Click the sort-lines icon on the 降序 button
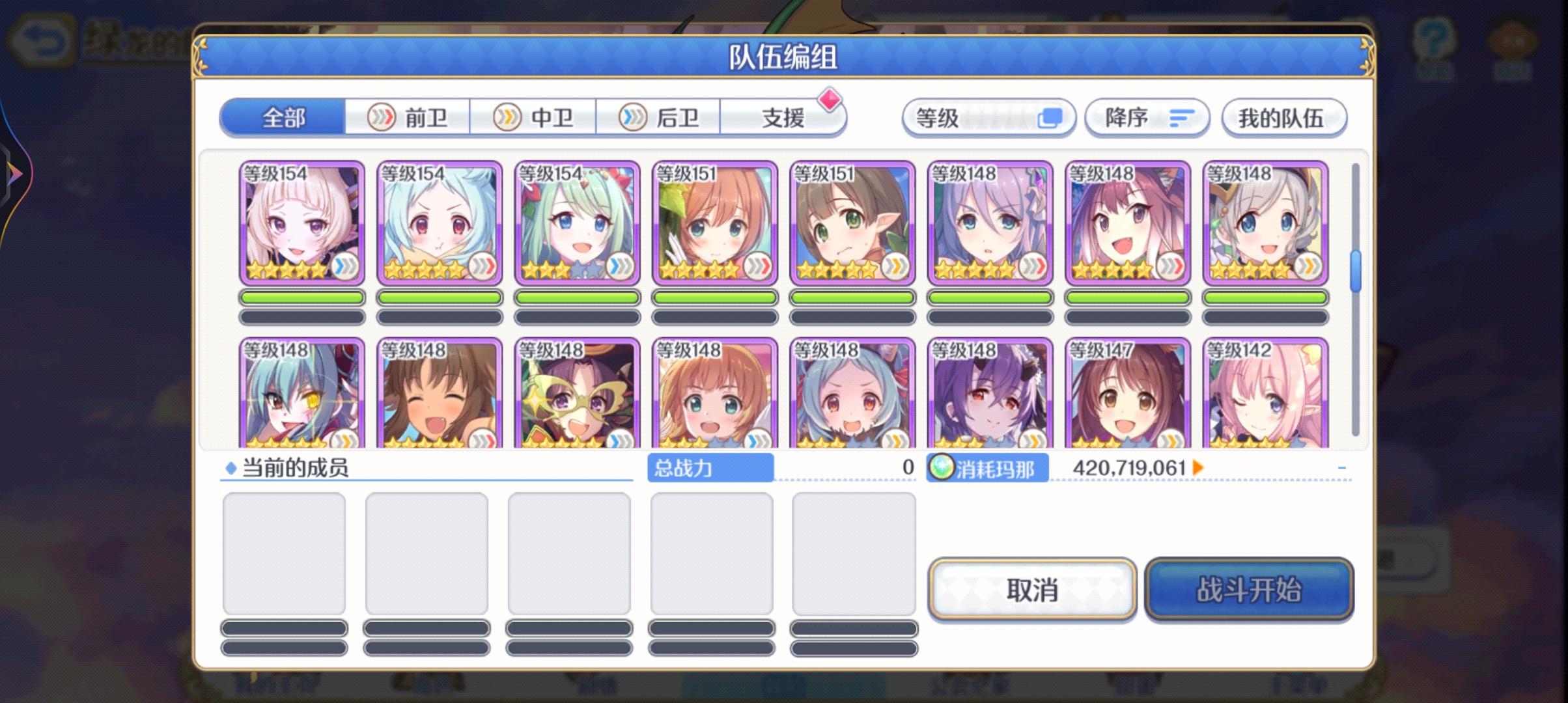The width and height of the screenshot is (1568, 703). (x=1183, y=118)
